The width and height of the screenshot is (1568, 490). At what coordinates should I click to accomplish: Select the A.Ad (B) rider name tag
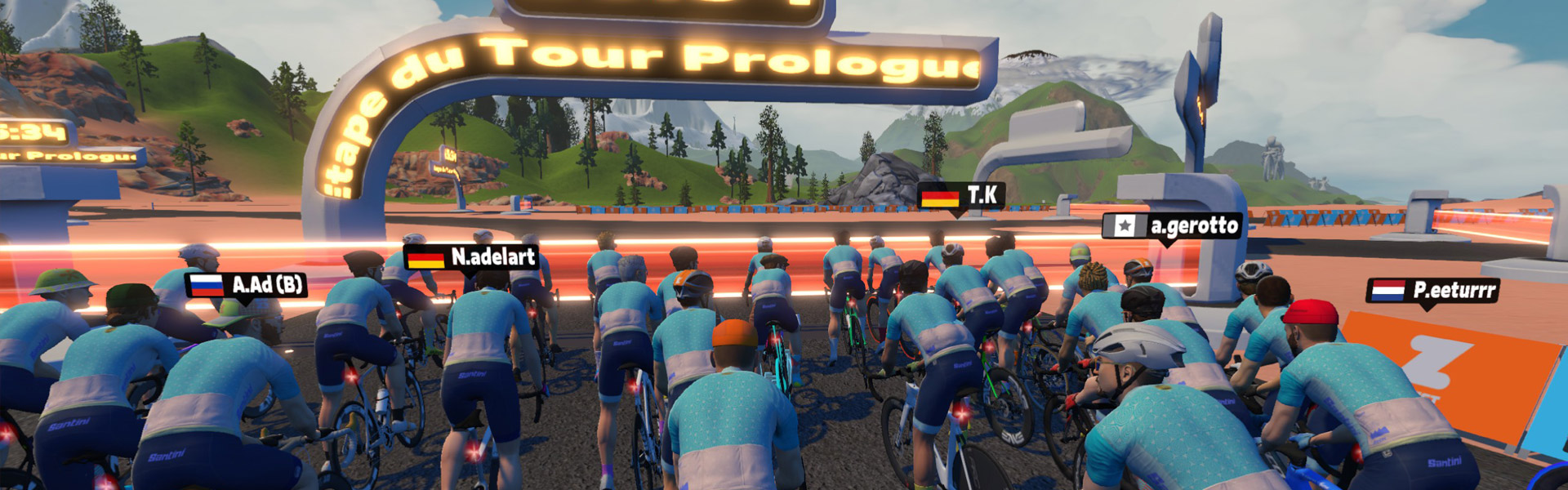click(247, 284)
